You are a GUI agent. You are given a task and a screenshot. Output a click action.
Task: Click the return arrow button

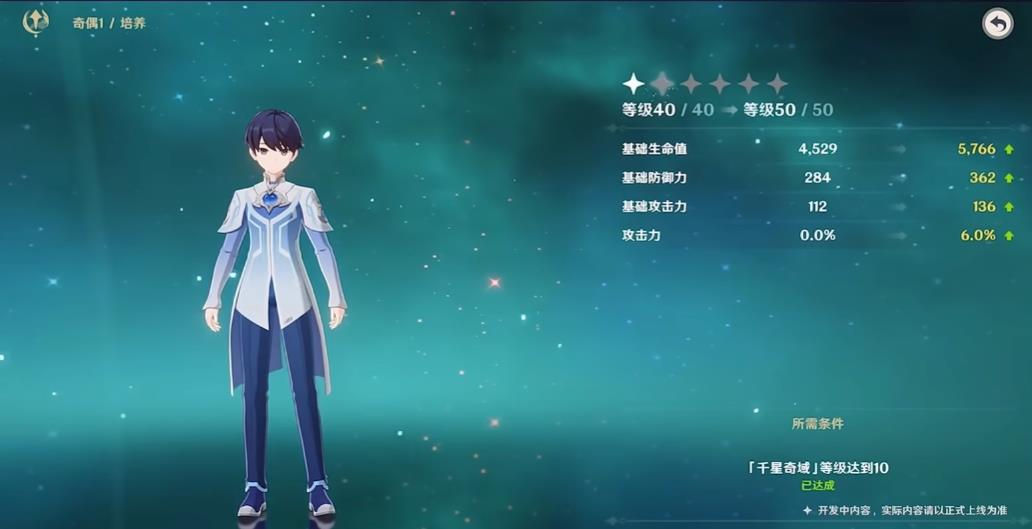tap(997, 24)
